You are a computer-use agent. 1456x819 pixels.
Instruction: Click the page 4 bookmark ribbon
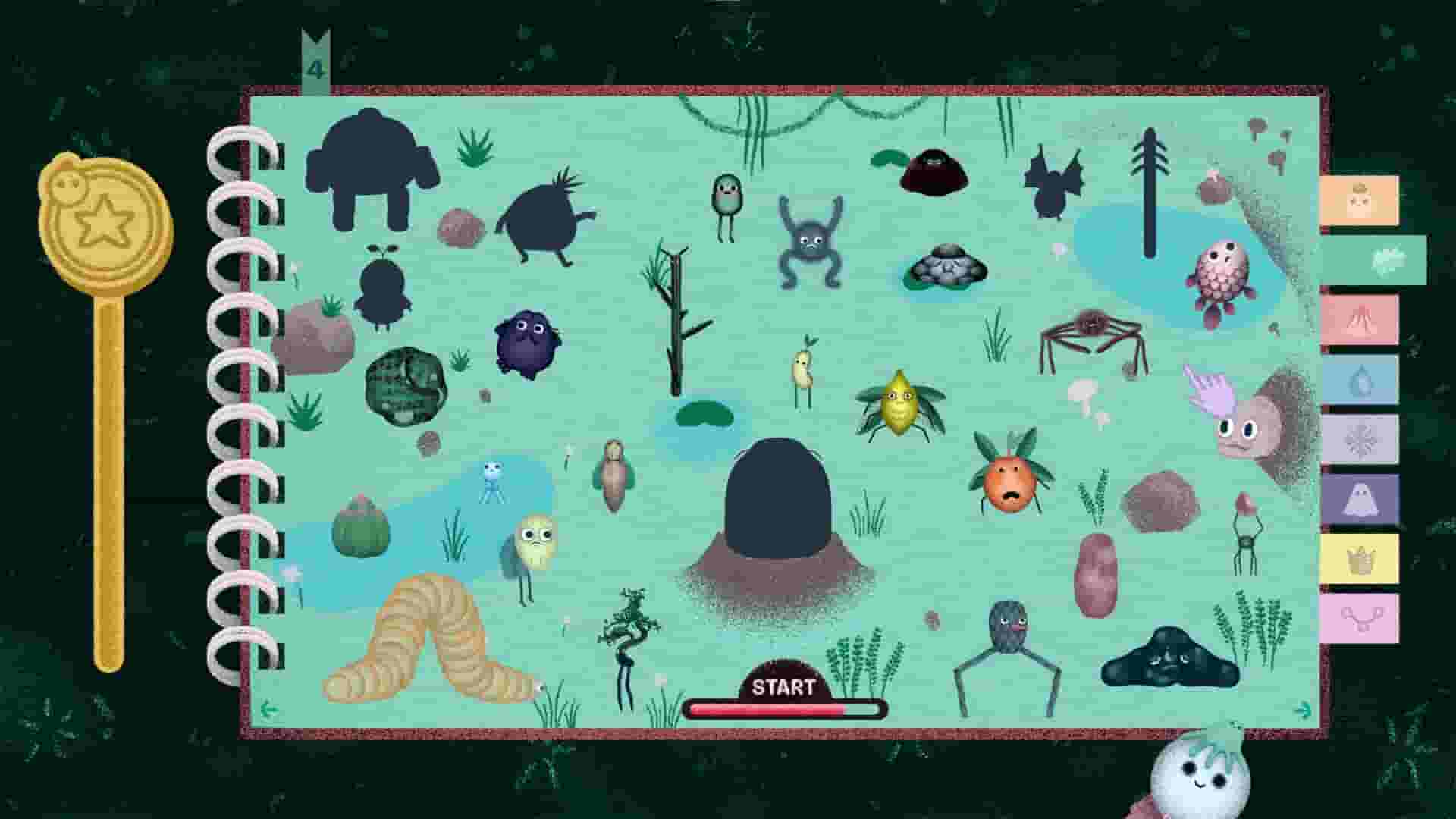(315, 61)
